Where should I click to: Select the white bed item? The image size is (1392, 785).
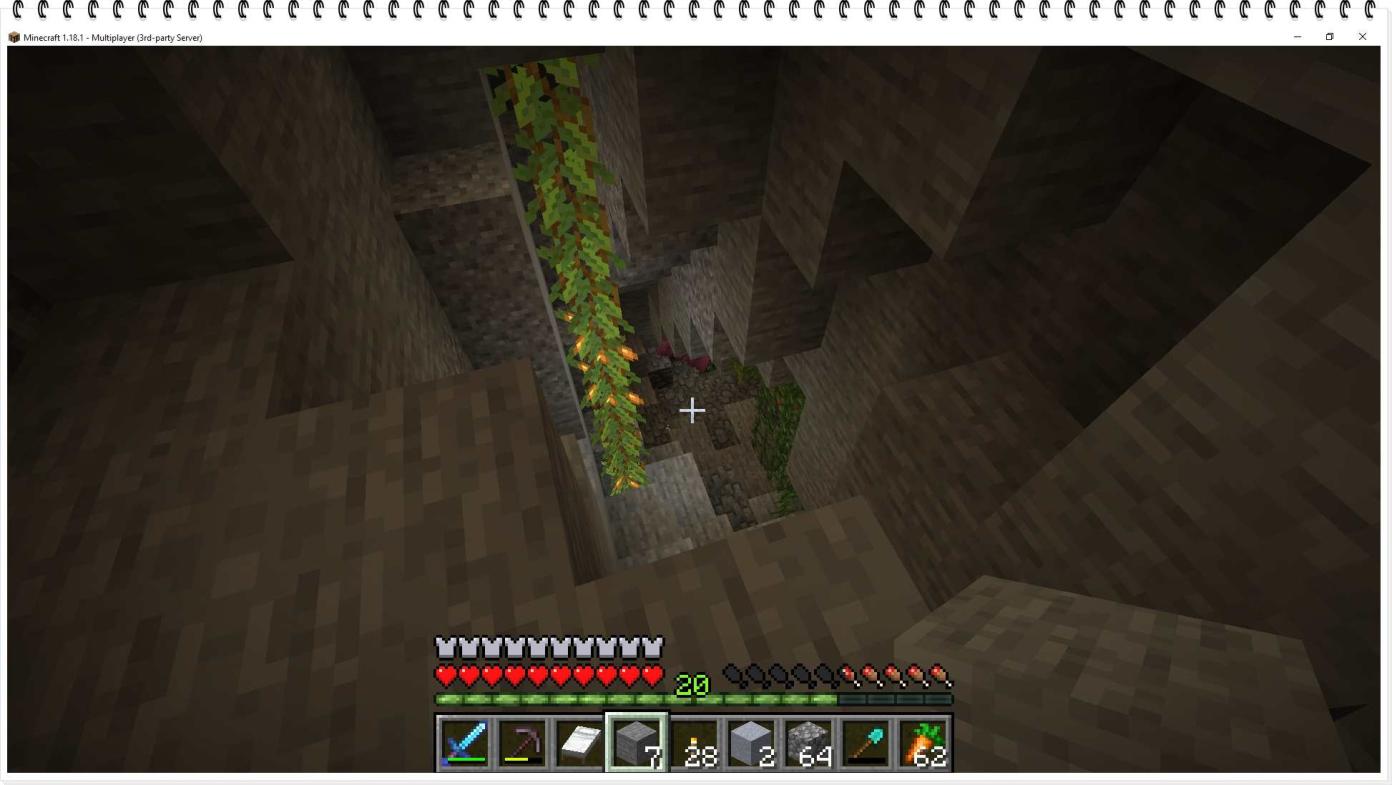click(x=578, y=740)
